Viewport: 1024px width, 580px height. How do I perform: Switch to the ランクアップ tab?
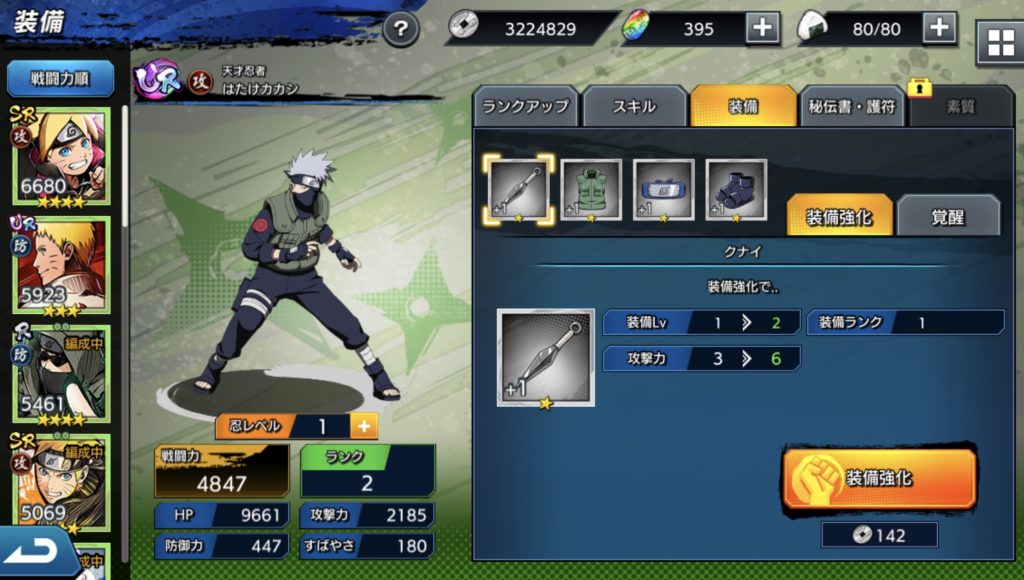point(525,106)
